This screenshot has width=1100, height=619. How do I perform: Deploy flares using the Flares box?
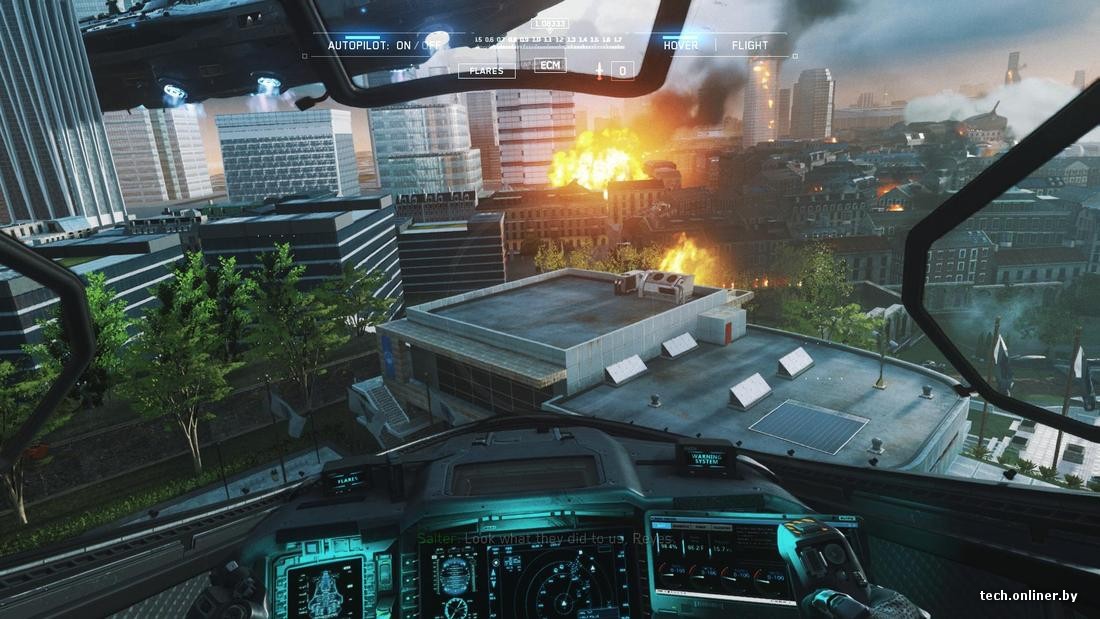point(487,71)
